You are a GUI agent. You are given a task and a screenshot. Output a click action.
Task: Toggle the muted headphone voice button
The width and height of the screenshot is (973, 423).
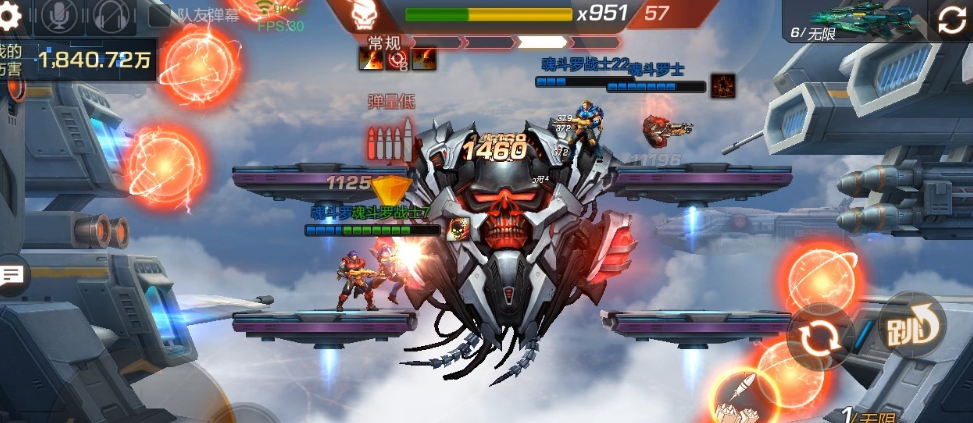112,15
